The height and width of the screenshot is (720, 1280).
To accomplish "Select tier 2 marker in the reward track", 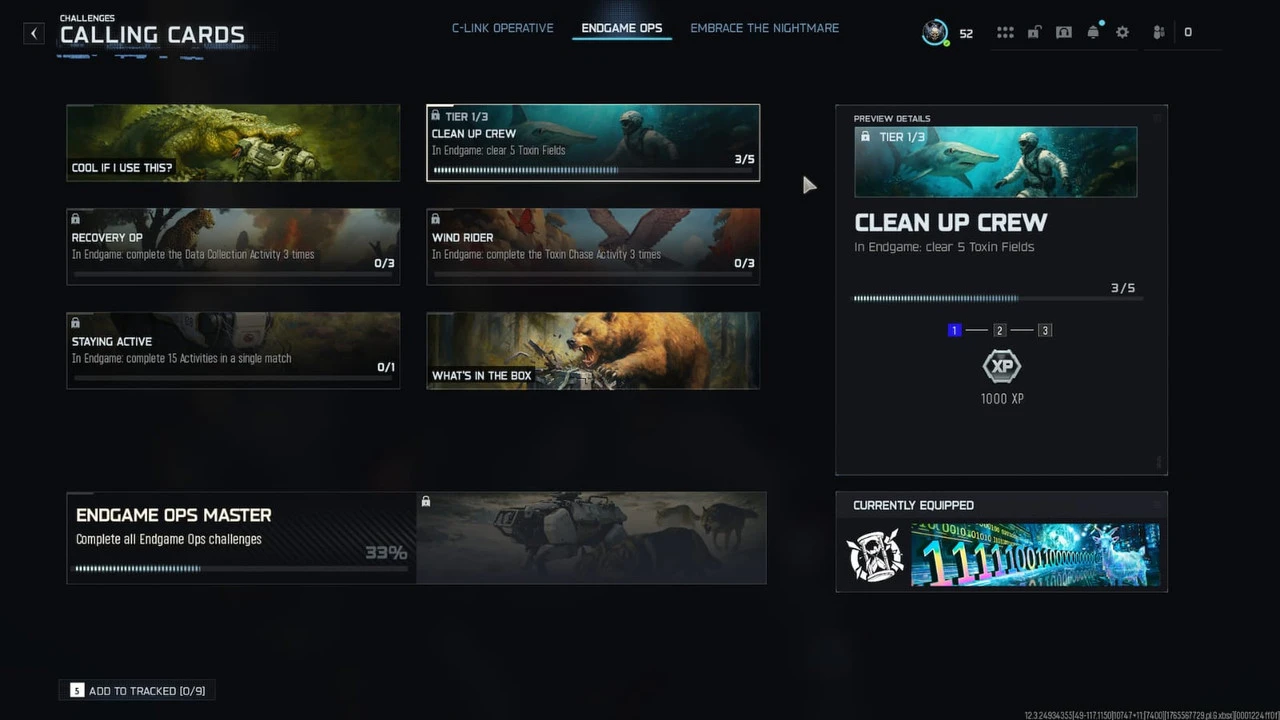I will click(1000, 330).
